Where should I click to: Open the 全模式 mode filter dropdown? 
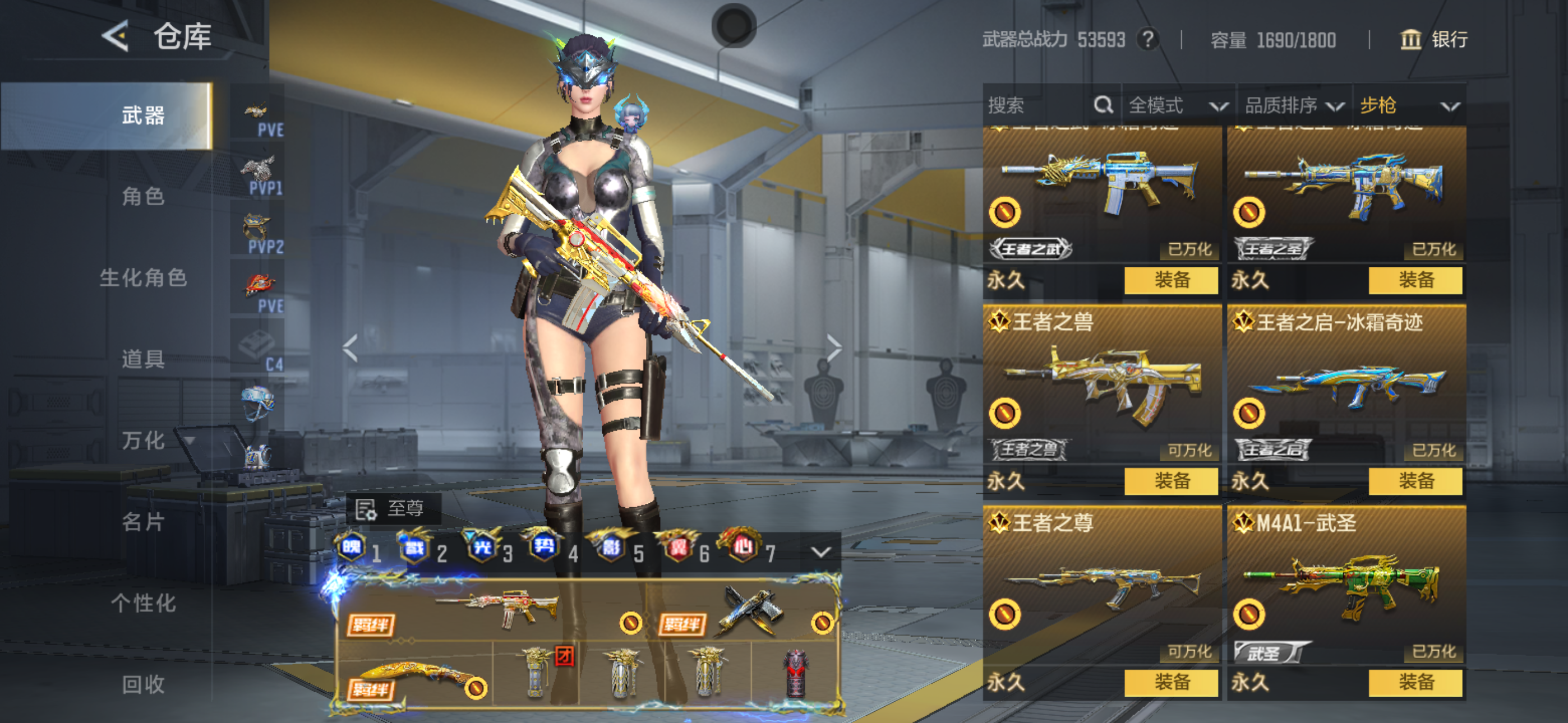click(x=1177, y=105)
